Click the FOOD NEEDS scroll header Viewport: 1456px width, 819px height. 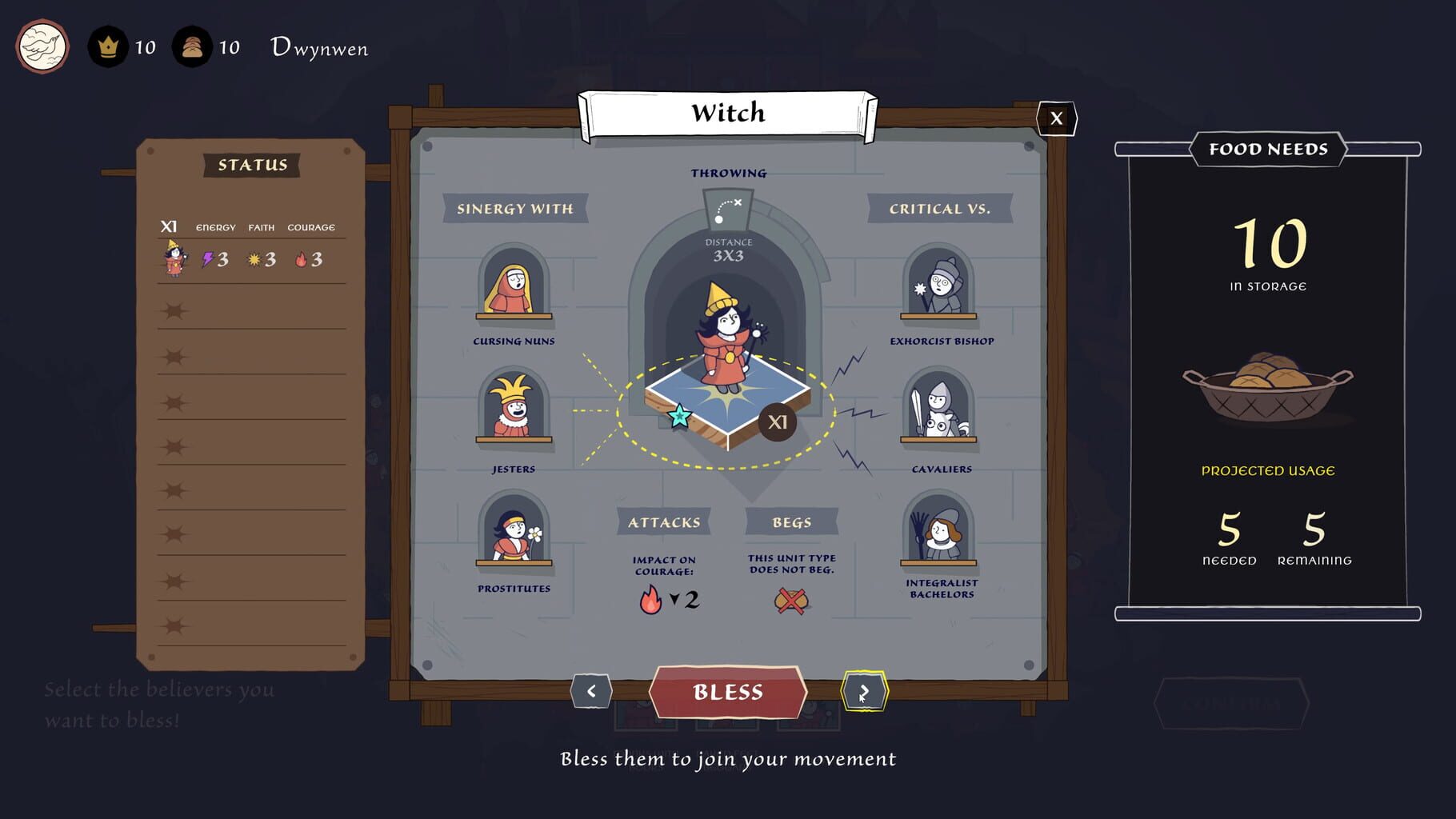1267,149
